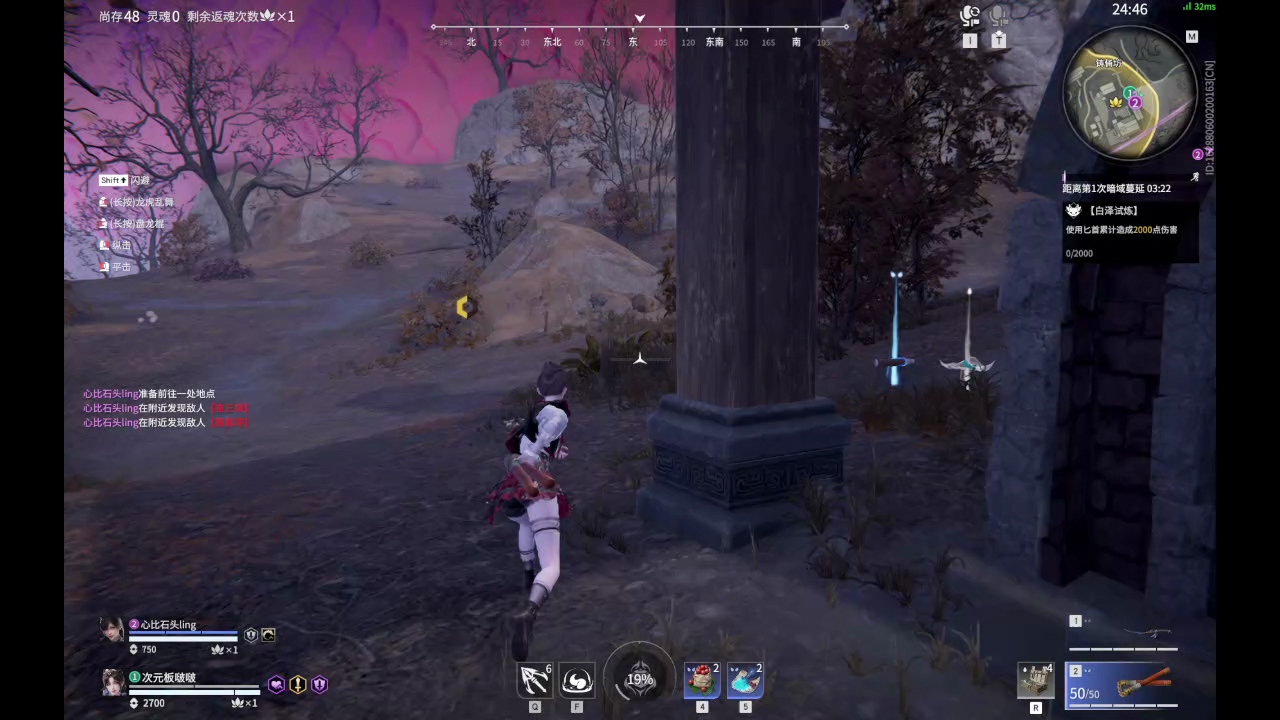Open the full map with the M button
1280x720 pixels.
coord(1192,36)
